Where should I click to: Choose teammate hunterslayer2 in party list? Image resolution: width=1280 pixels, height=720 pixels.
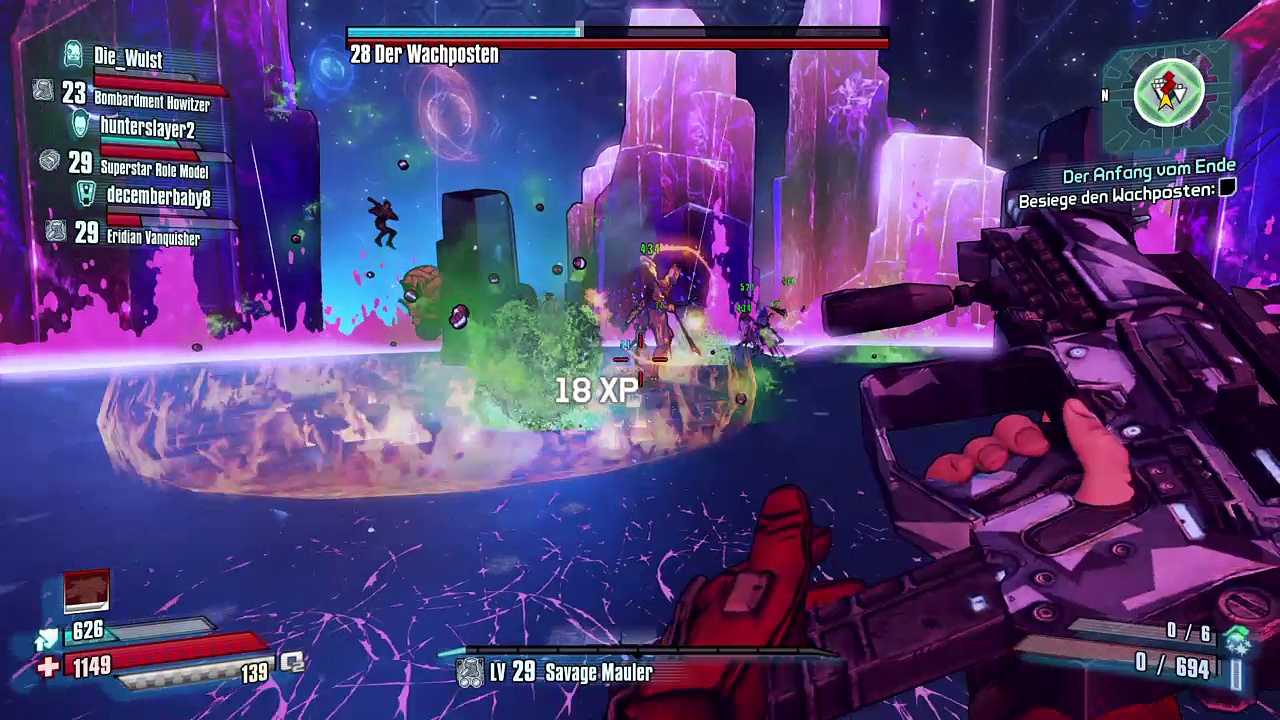(147, 128)
